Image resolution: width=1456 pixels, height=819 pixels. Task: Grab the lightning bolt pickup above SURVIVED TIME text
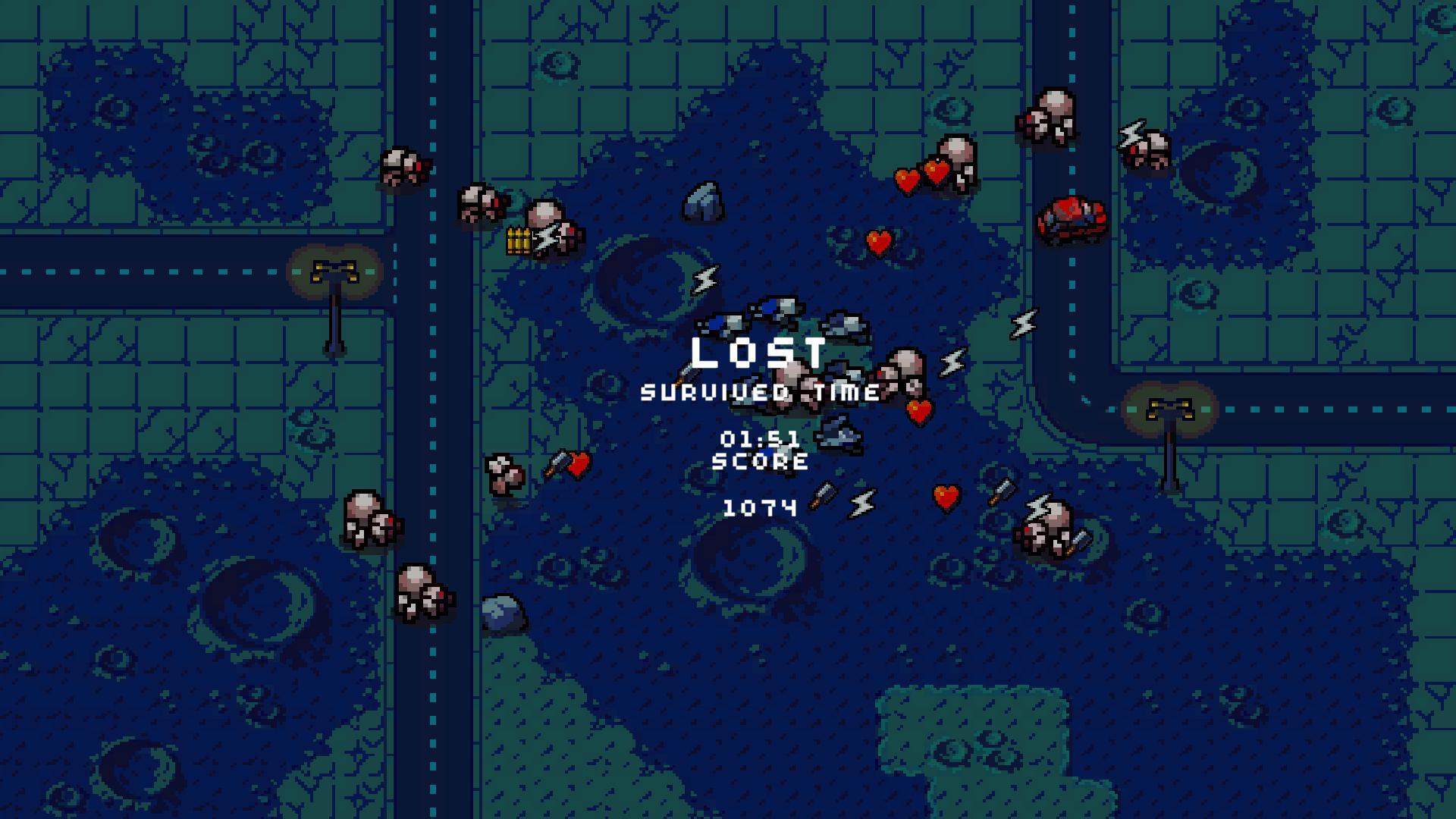(x=706, y=281)
